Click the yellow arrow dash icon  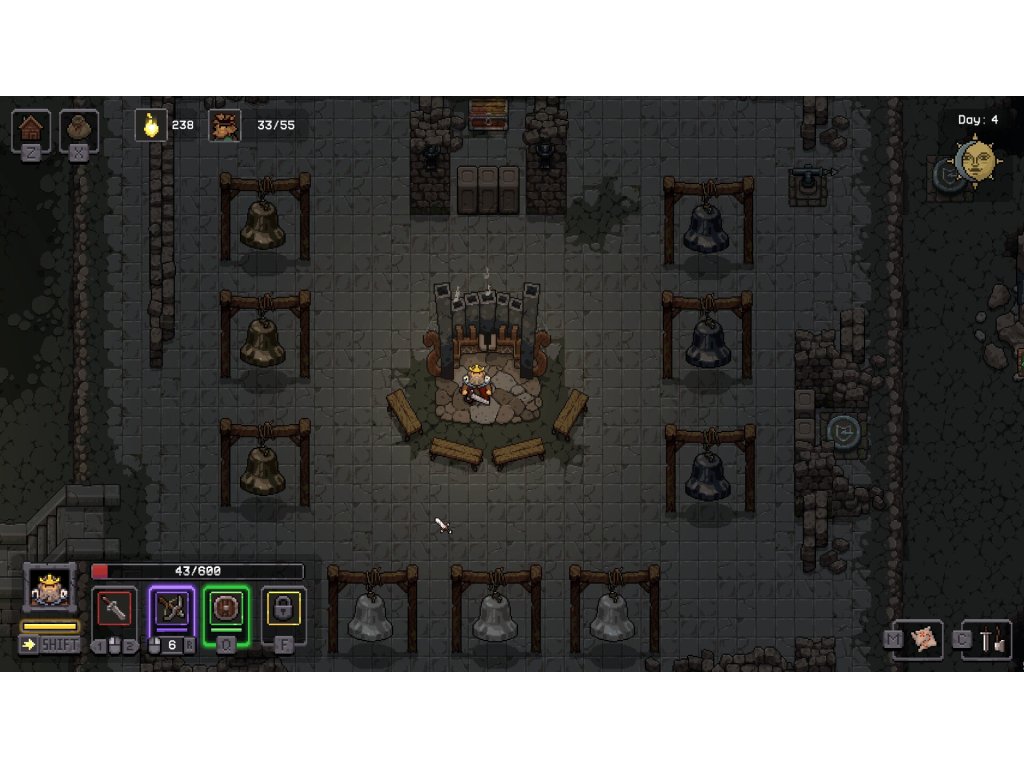pyautogui.click(x=29, y=645)
